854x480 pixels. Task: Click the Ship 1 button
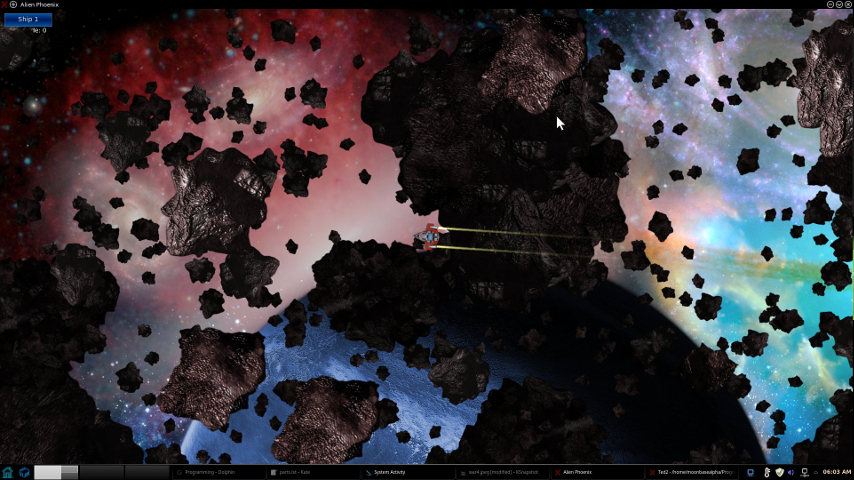[28, 19]
